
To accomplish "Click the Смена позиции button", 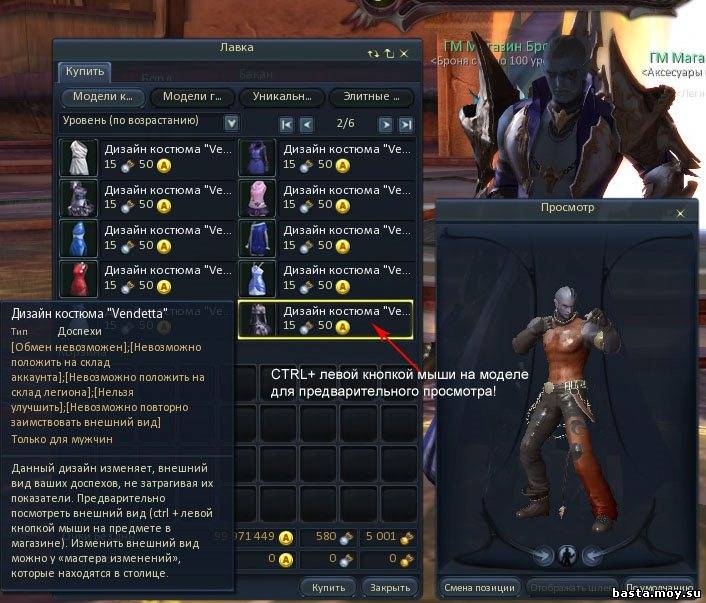I will pos(479,587).
